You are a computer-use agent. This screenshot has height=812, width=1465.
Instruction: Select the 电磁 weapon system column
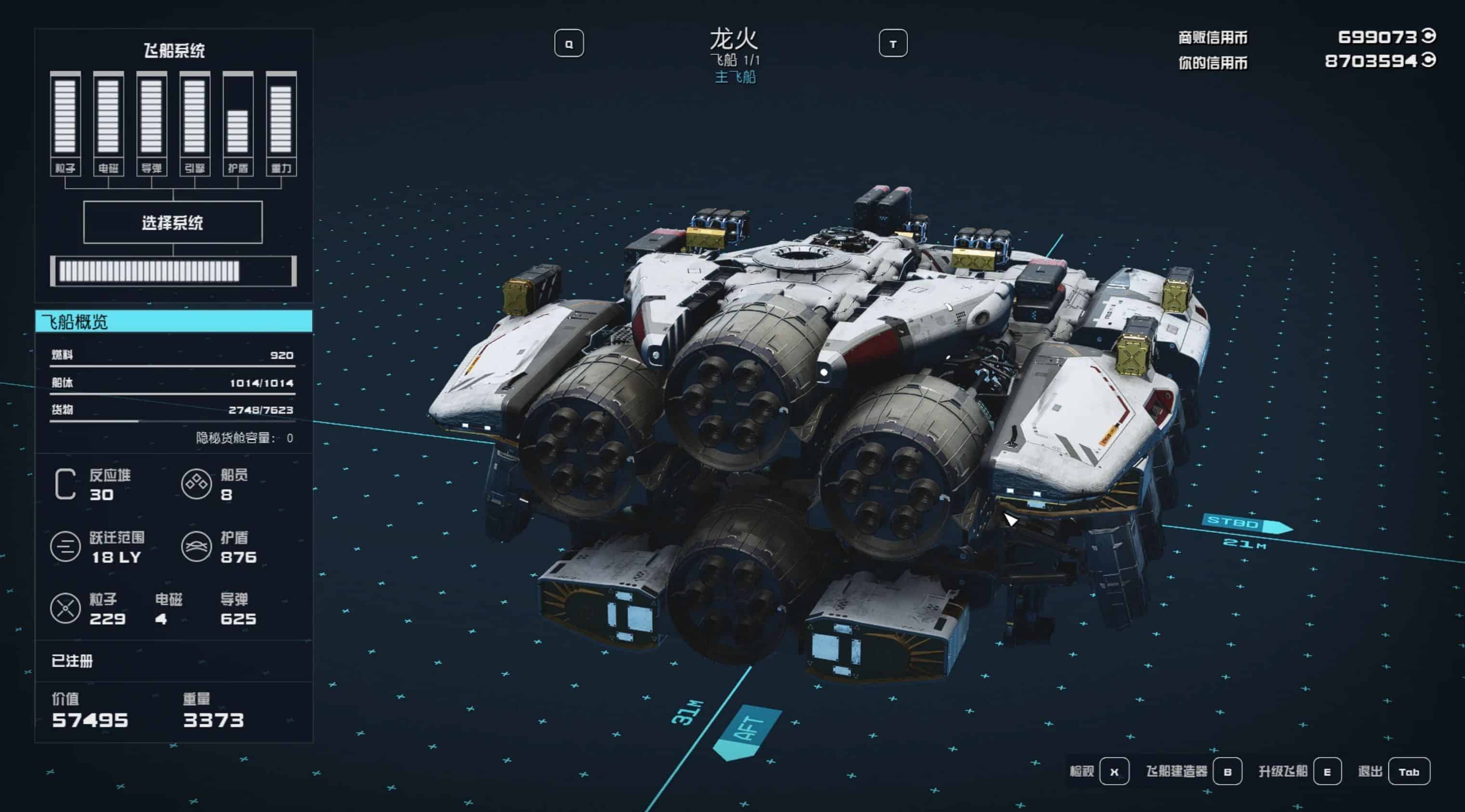(108, 123)
